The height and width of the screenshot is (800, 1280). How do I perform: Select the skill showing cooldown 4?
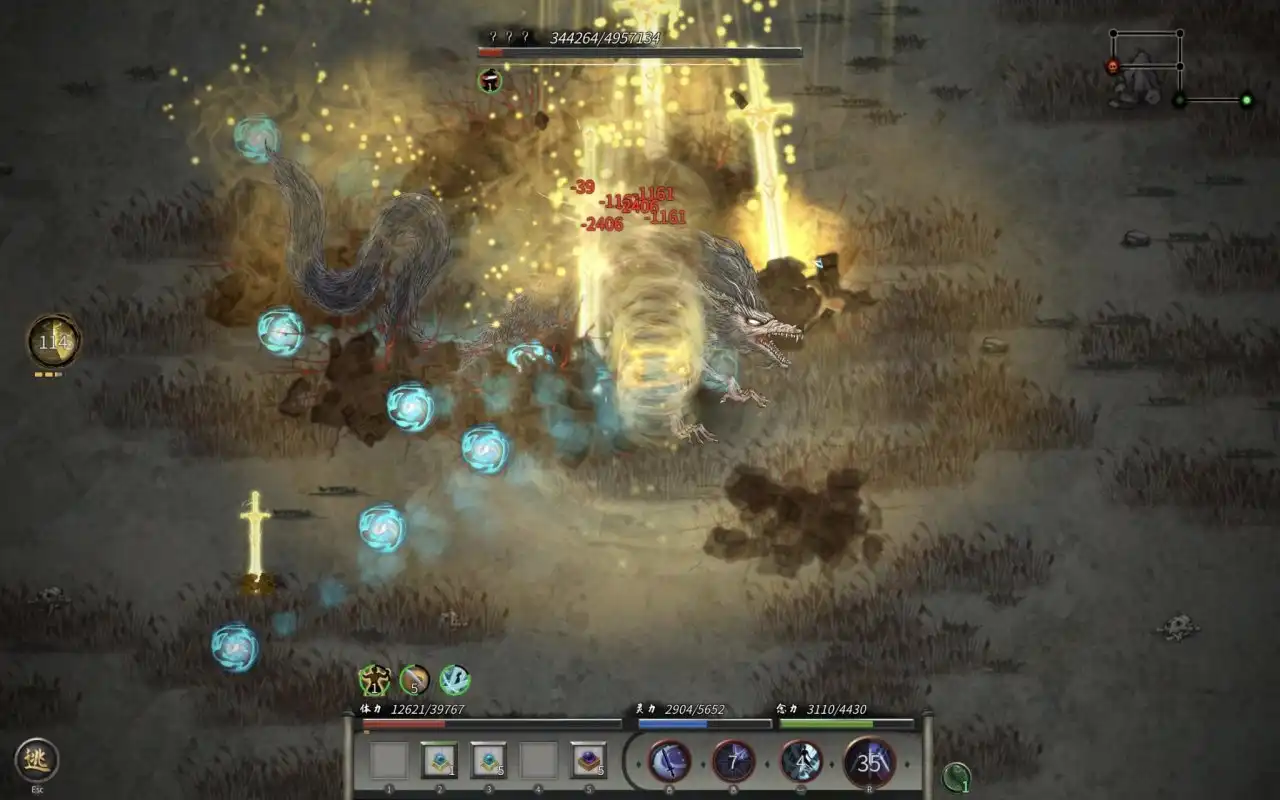(x=801, y=762)
